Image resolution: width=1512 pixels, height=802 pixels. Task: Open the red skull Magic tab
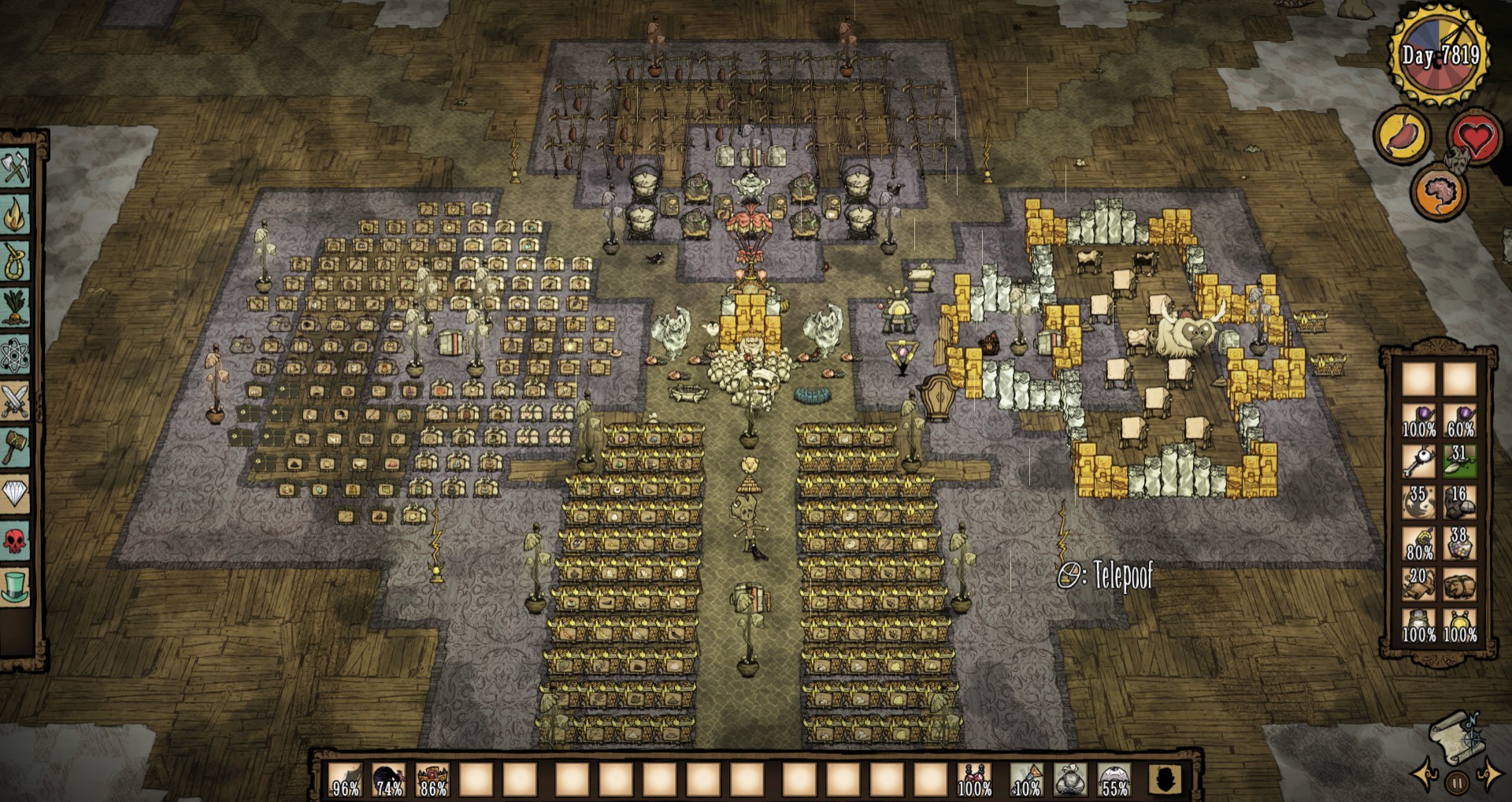coord(16,541)
